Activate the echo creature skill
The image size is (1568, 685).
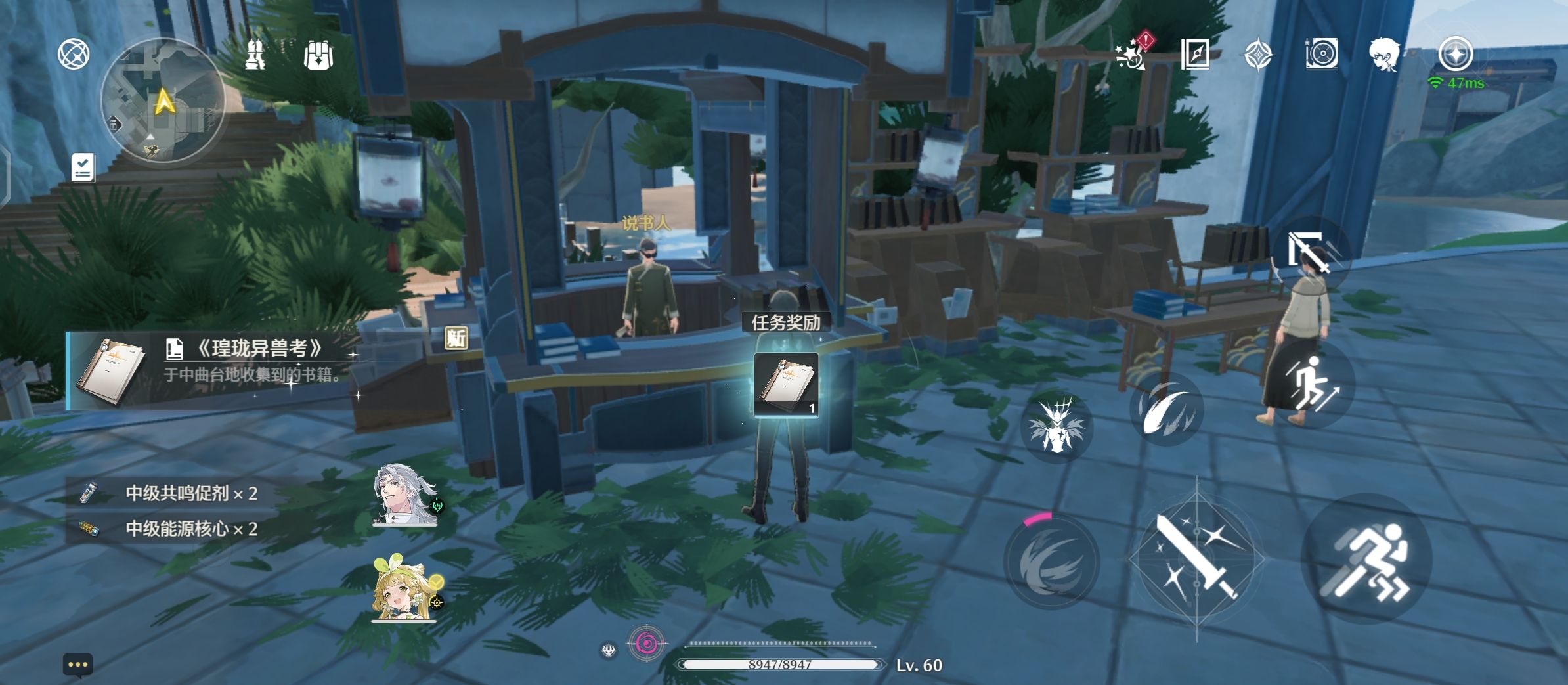(1056, 426)
